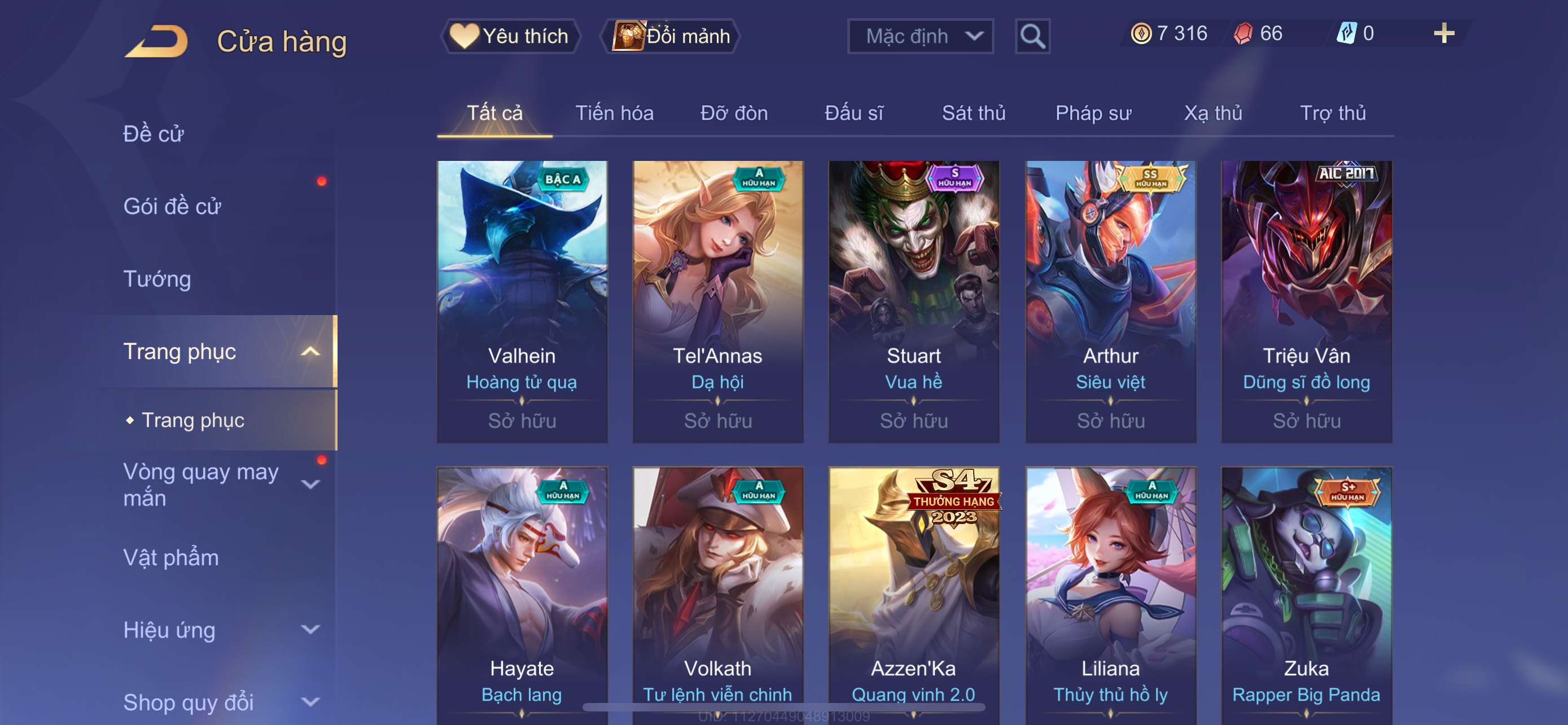Image resolution: width=1568 pixels, height=725 pixels.
Task: Switch to the Pháp sư tab
Action: (x=1093, y=113)
